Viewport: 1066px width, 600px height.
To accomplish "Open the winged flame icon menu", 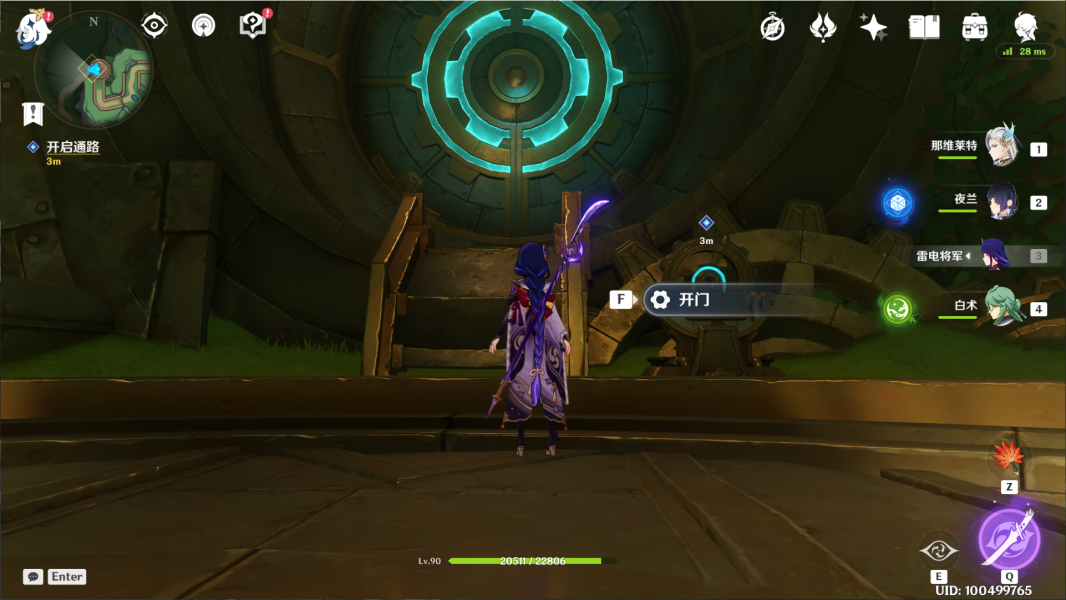I will [822, 27].
